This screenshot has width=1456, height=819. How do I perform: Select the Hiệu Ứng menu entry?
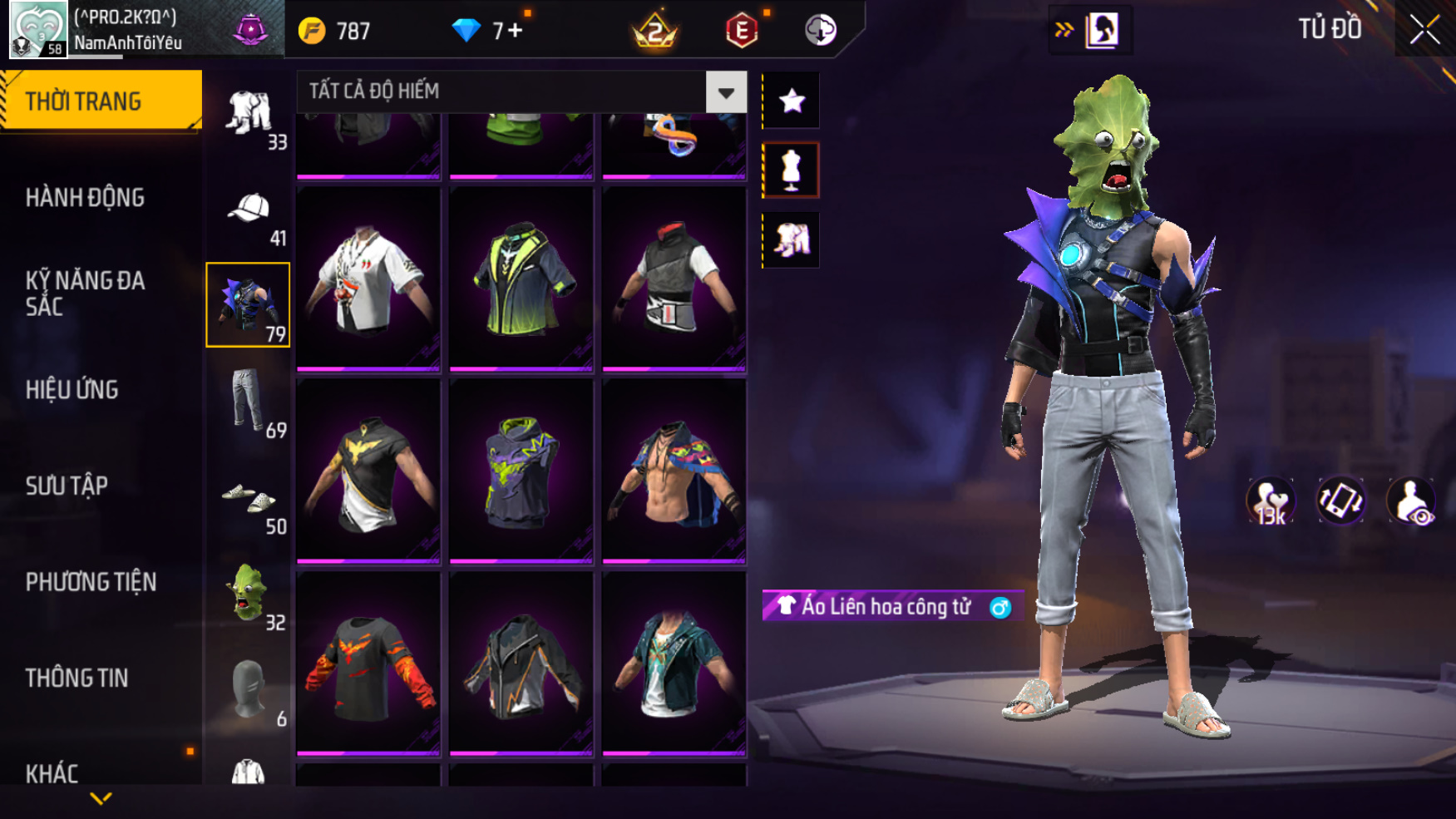pyautogui.click(x=72, y=390)
